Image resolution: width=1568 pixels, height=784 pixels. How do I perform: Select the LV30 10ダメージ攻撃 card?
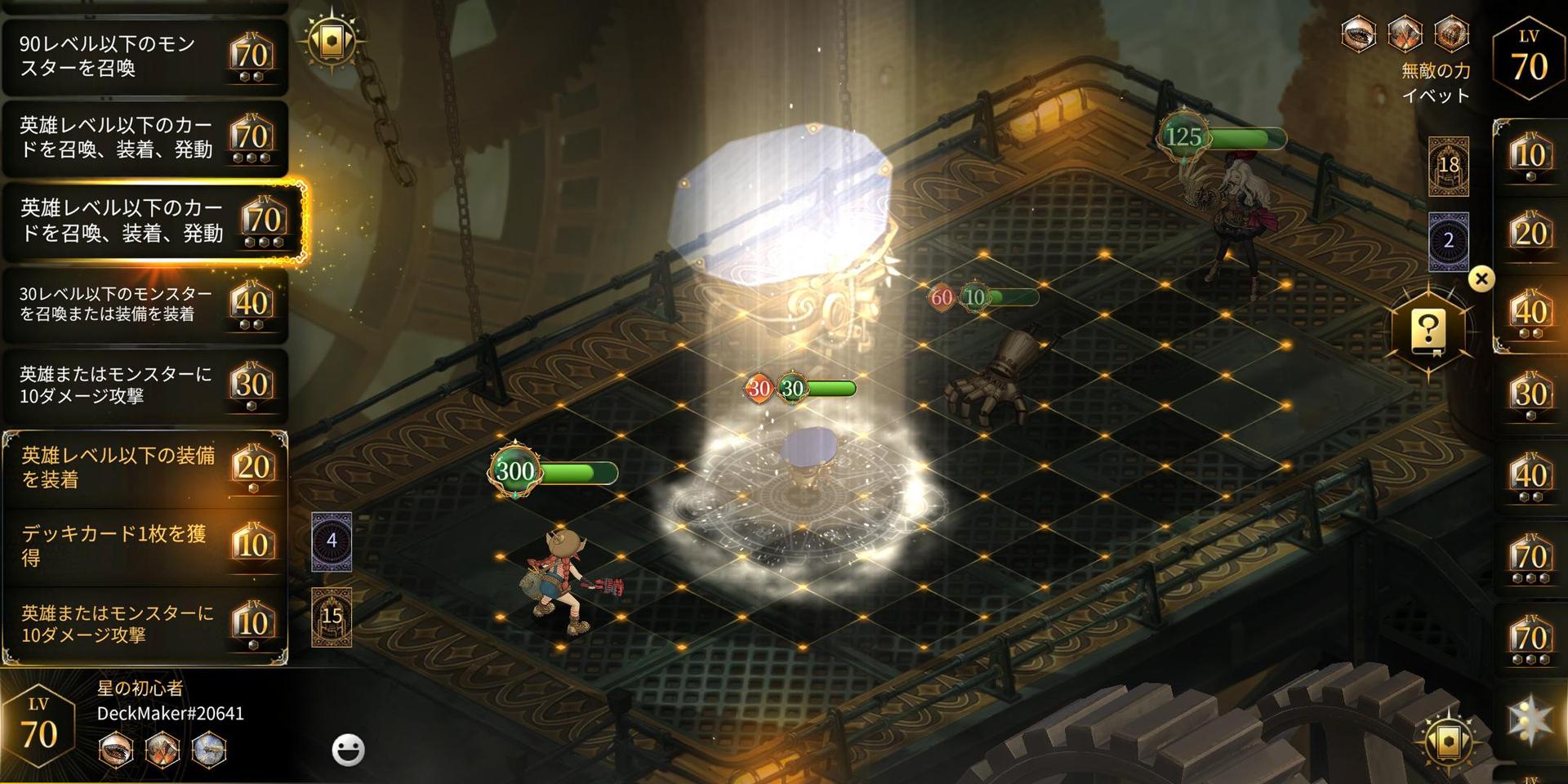click(144, 385)
